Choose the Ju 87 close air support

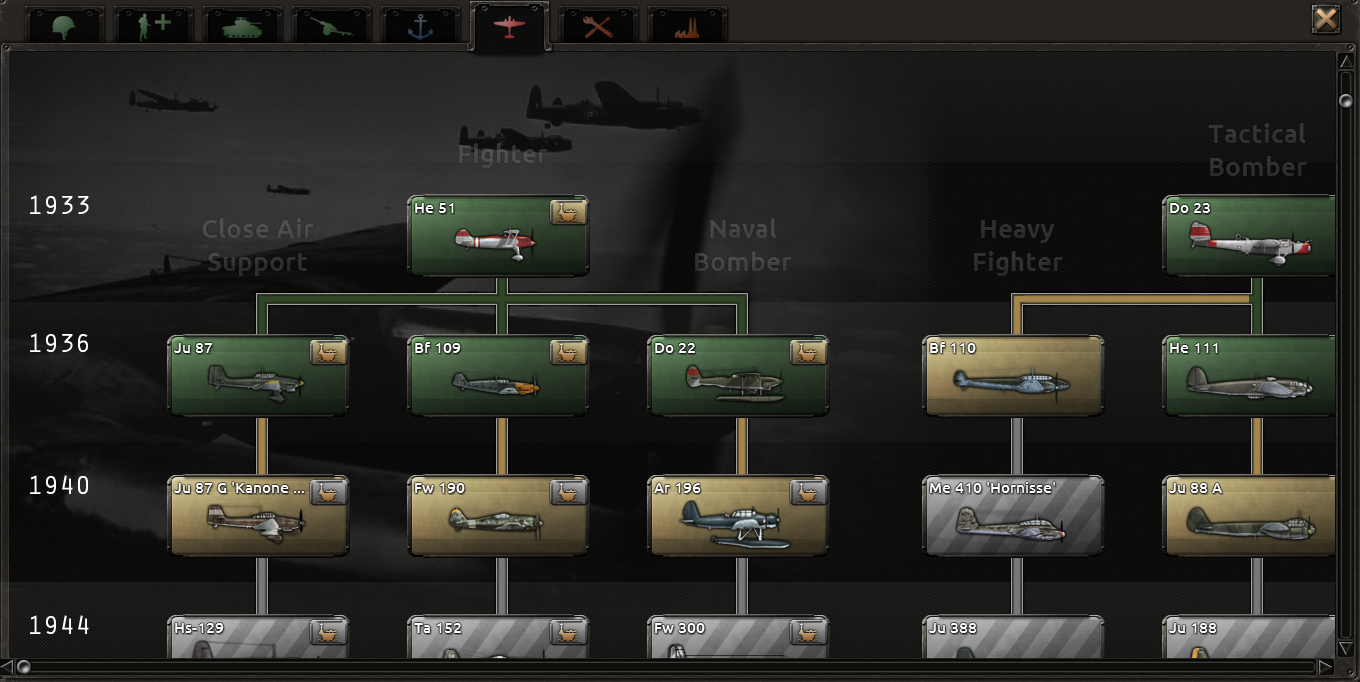[257, 376]
